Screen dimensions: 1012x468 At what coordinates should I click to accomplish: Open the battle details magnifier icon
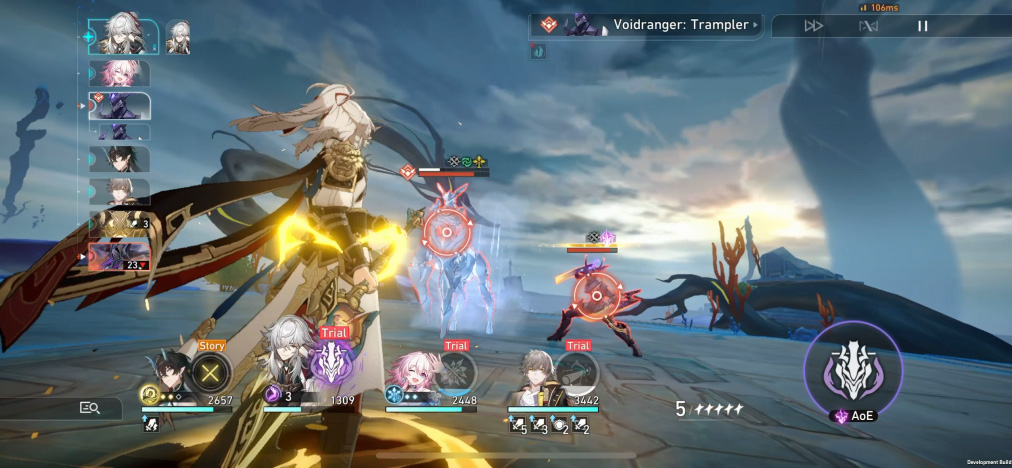pos(90,407)
